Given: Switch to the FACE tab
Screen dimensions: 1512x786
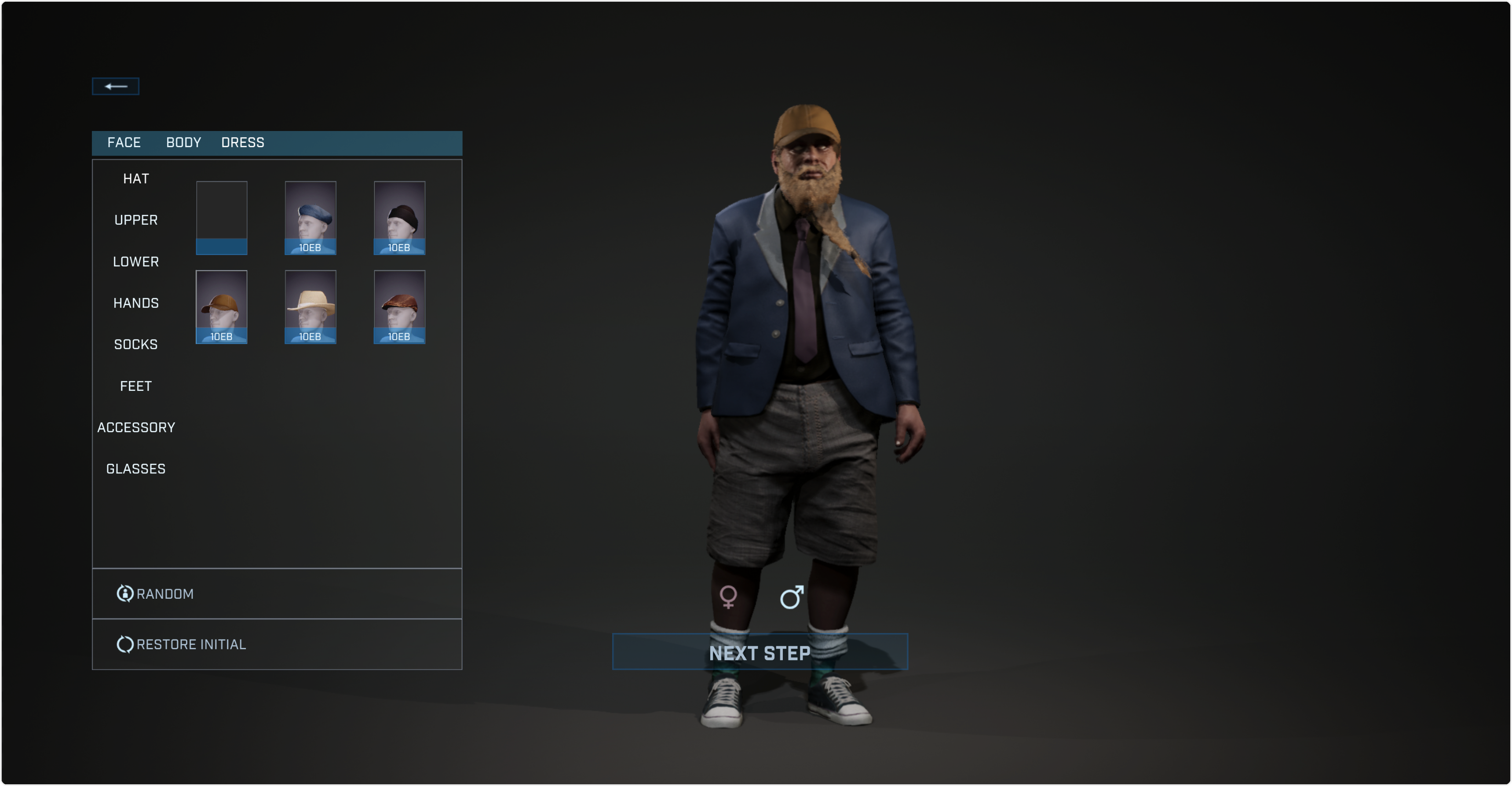Looking at the screenshot, I should 124,142.
